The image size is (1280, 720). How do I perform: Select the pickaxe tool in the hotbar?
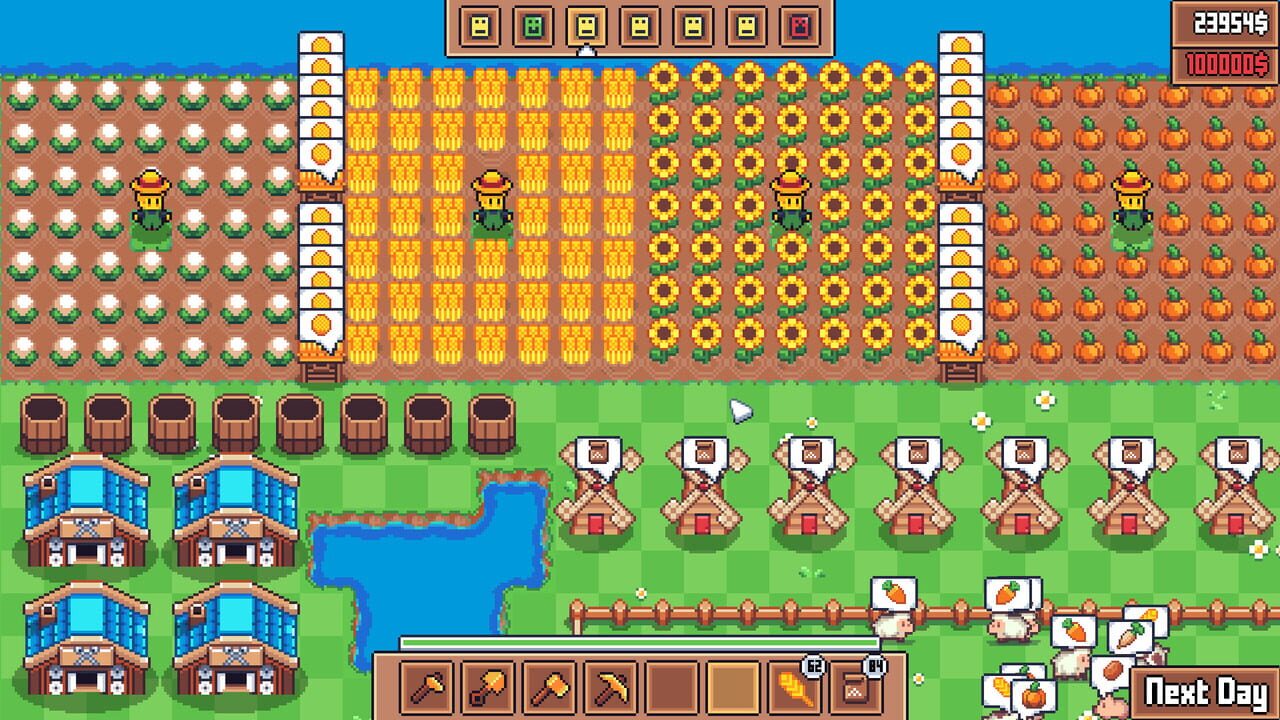610,688
